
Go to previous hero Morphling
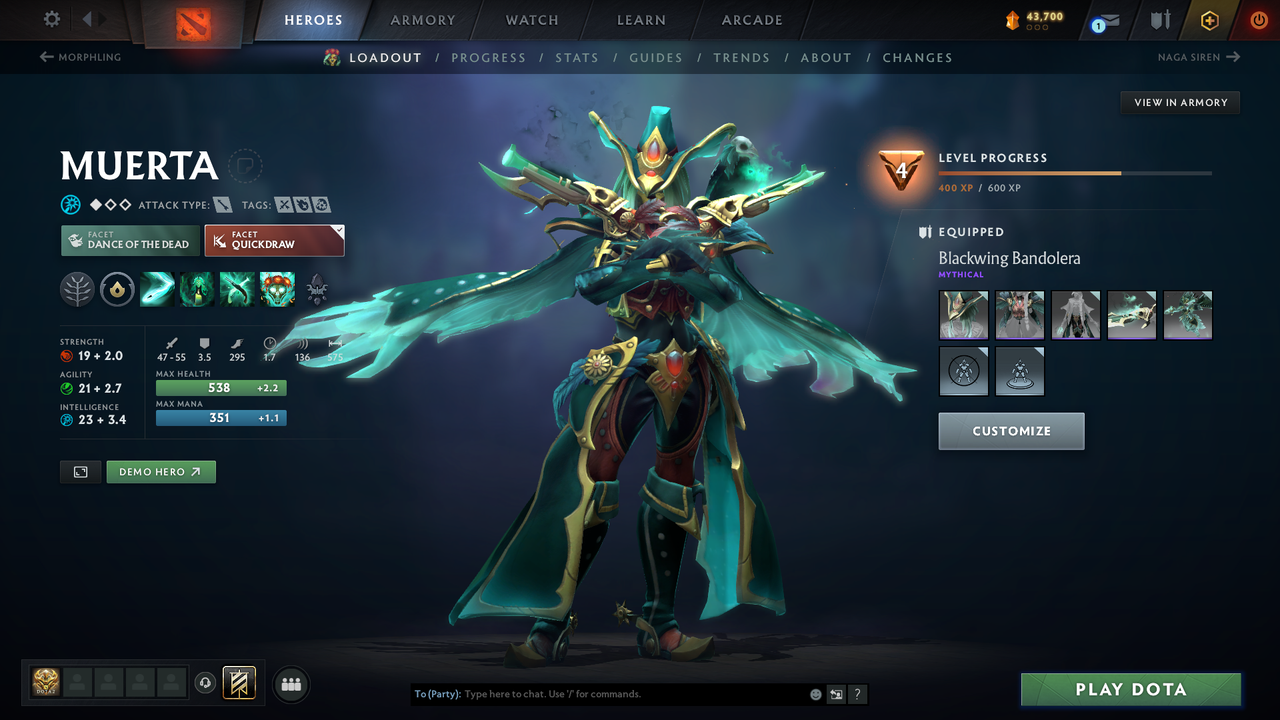point(80,57)
